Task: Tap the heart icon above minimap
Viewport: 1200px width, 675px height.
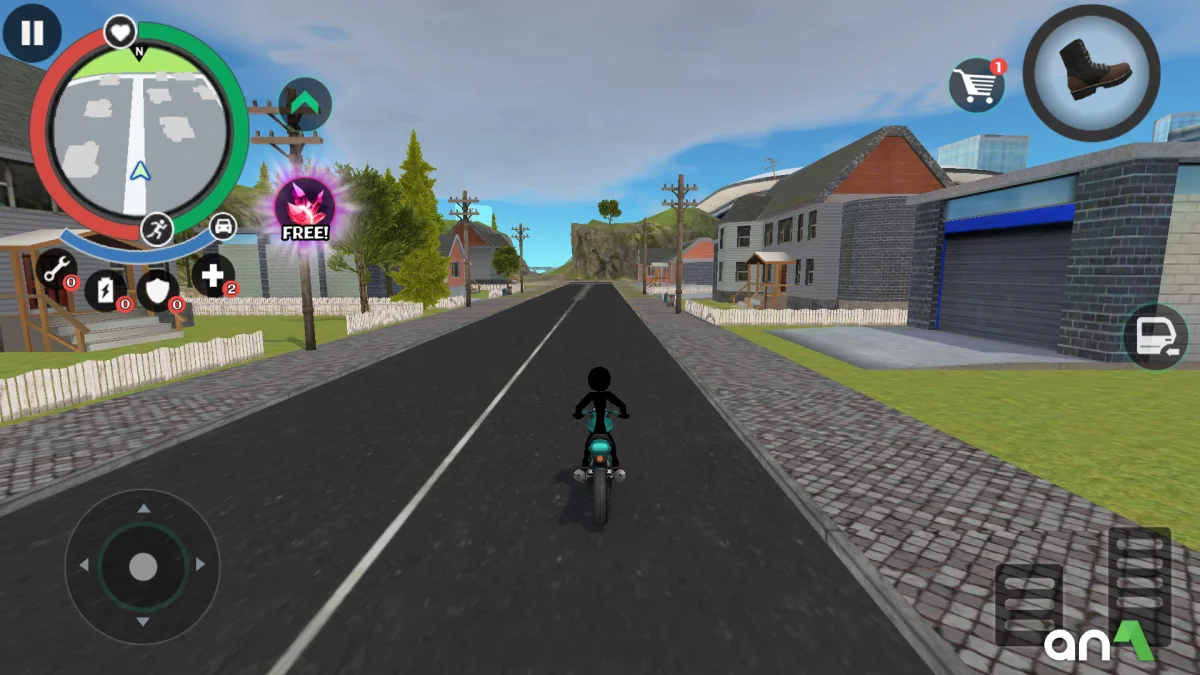Action: point(120,32)
